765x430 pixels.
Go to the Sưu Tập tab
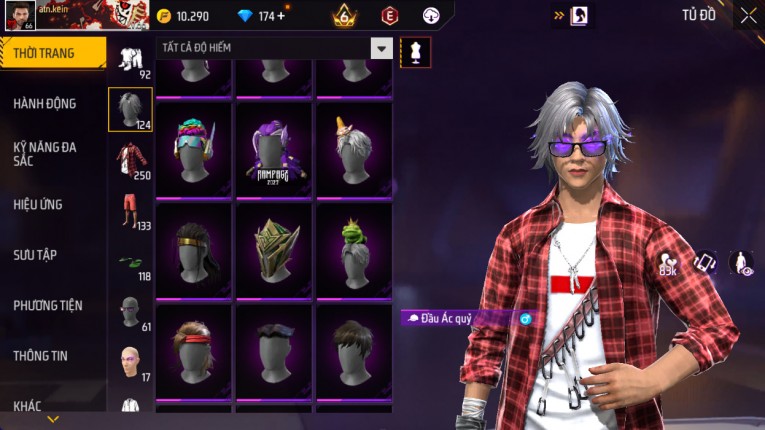(35, 255)
